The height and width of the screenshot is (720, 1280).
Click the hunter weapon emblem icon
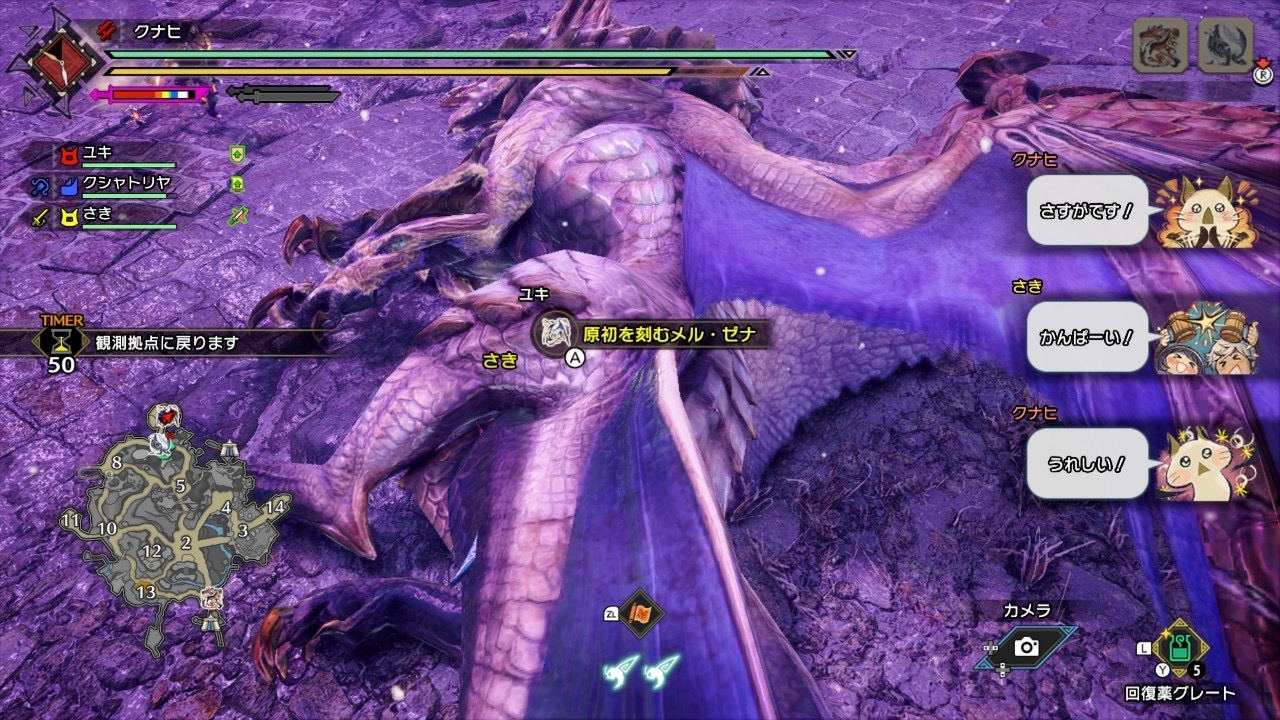pyautogui.click(x=50, y=61)
